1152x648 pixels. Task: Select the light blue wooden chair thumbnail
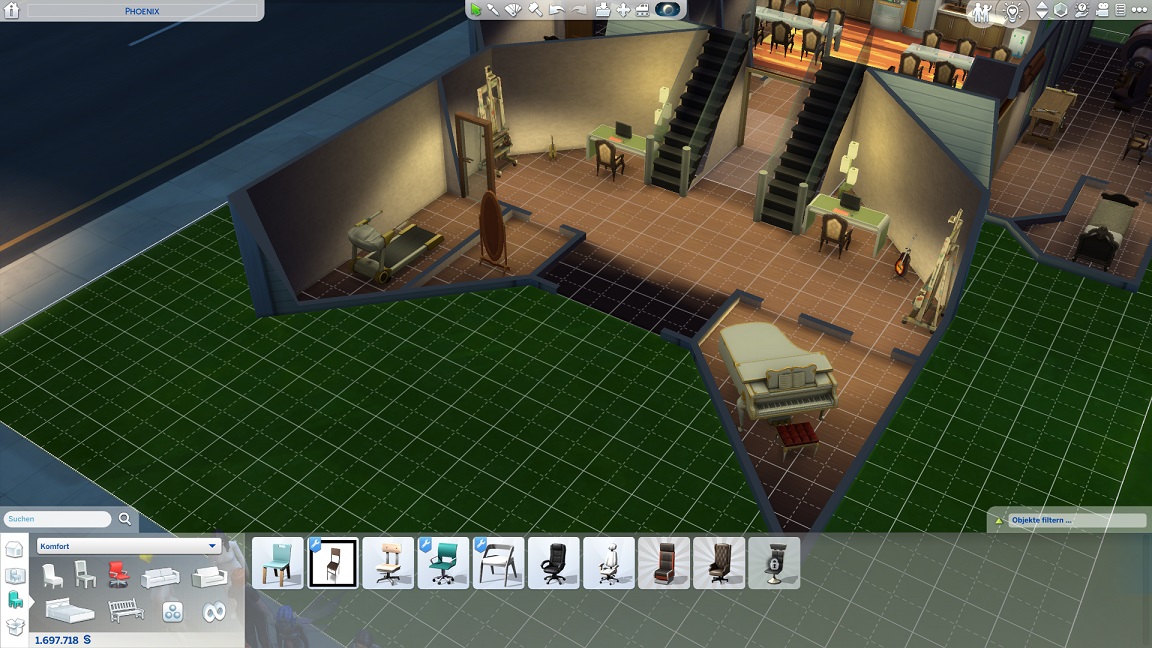coord(277,563)
